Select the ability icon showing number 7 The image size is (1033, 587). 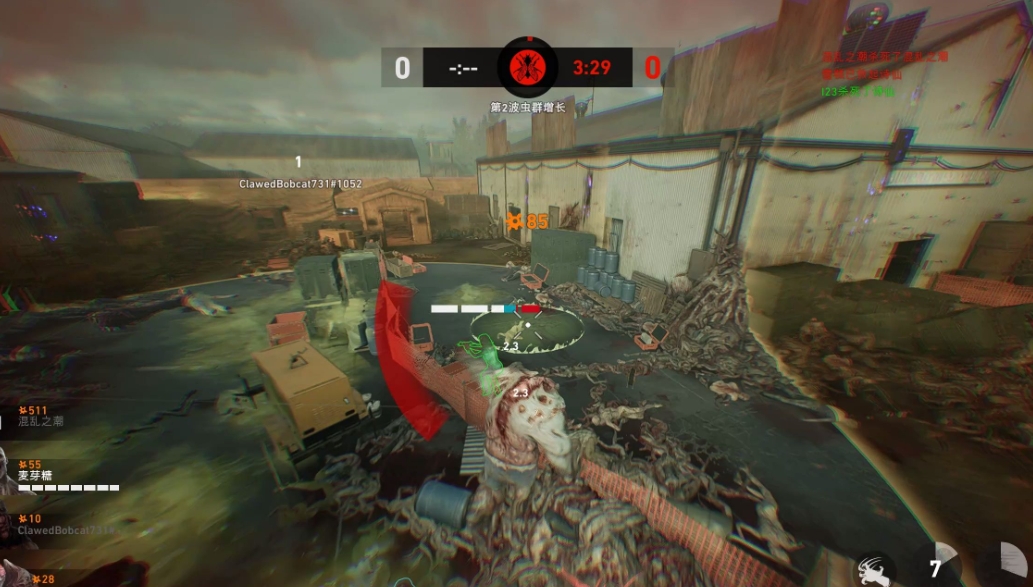(938, 567)
